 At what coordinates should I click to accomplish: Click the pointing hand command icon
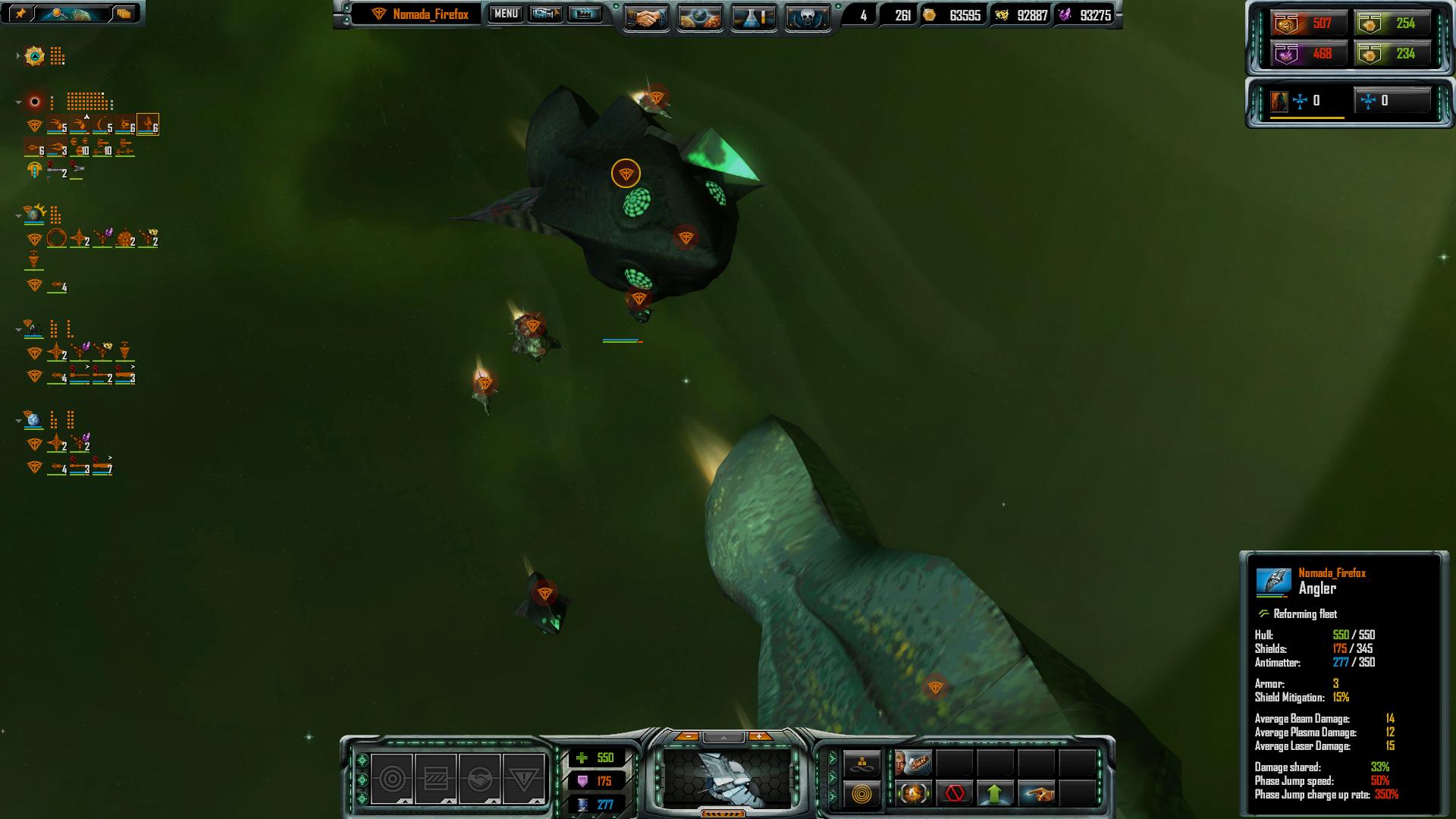1036,794
